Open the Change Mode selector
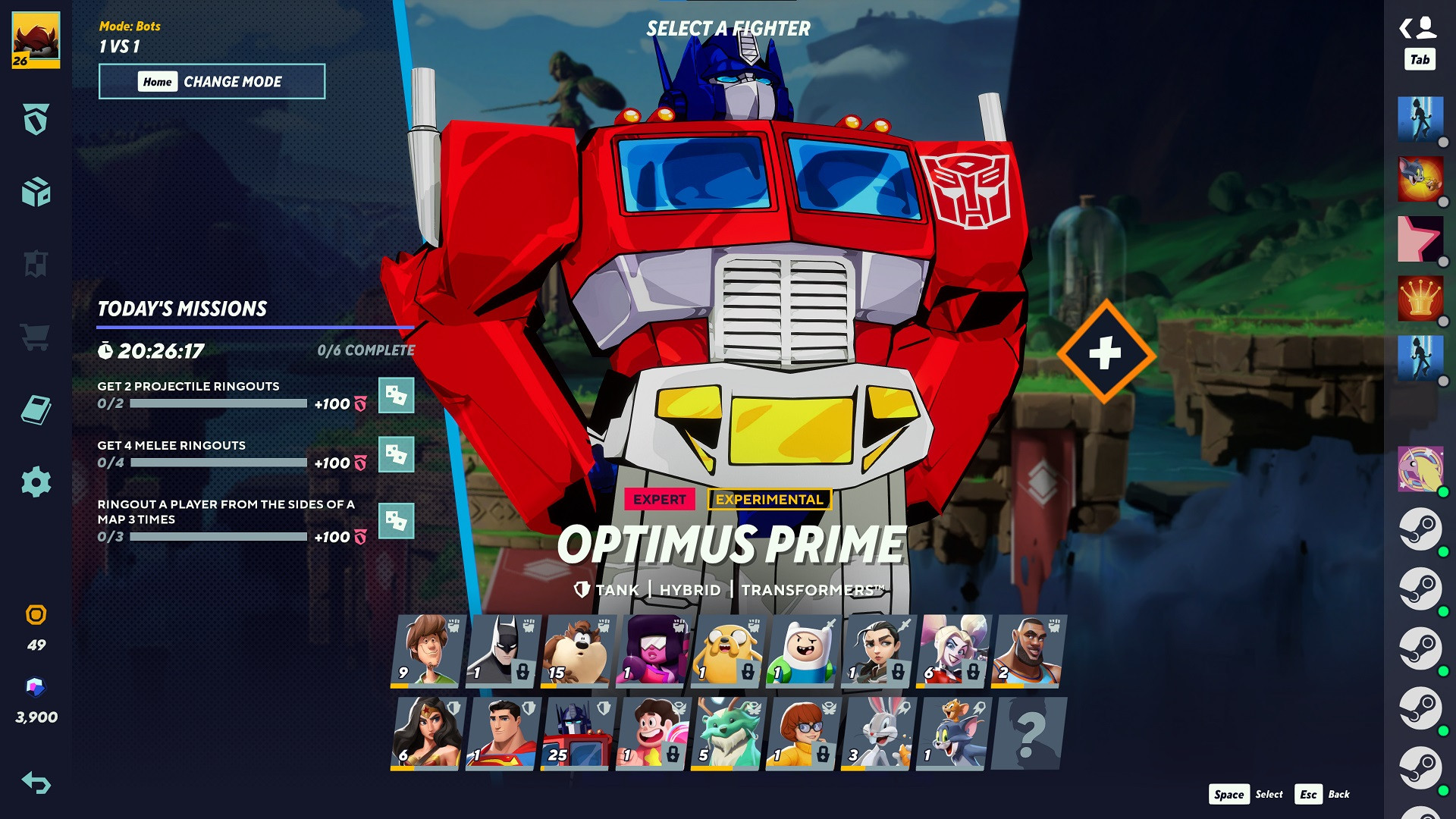This screenshot has height=819, width=1456. 212,81
